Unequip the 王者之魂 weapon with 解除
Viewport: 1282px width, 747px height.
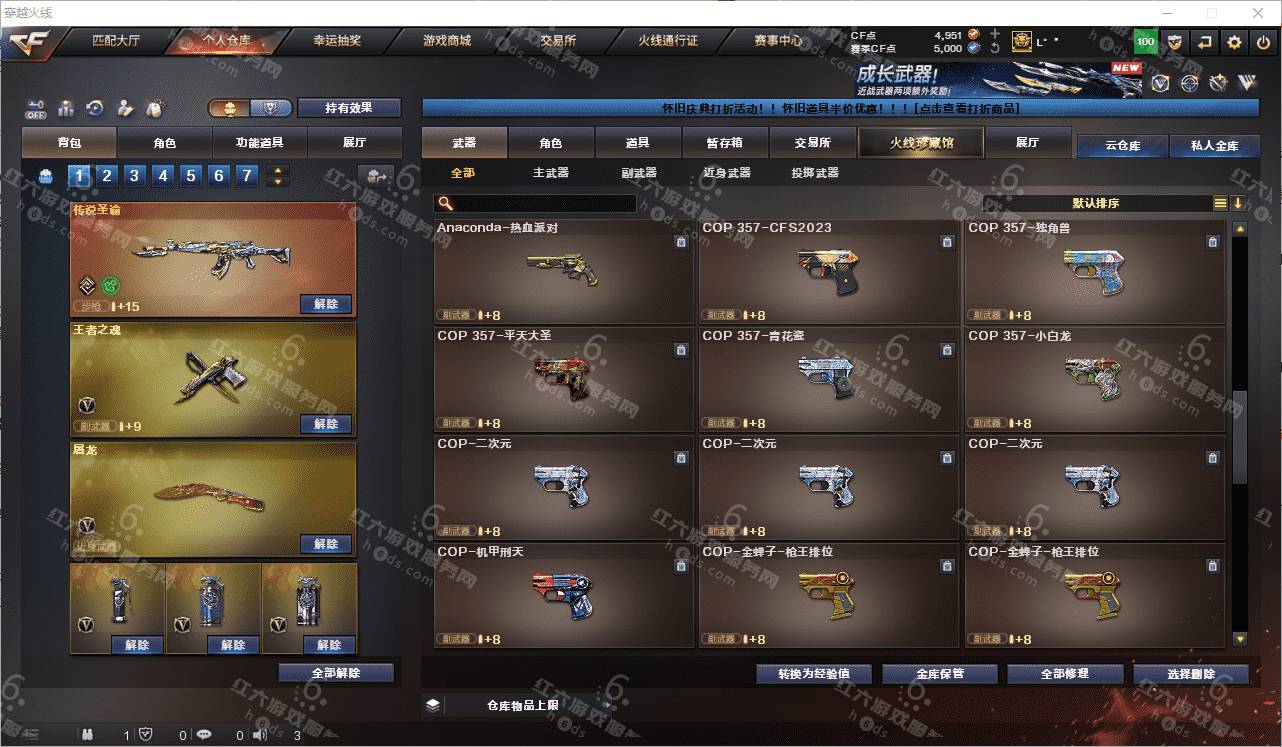(x=326, y=424)
